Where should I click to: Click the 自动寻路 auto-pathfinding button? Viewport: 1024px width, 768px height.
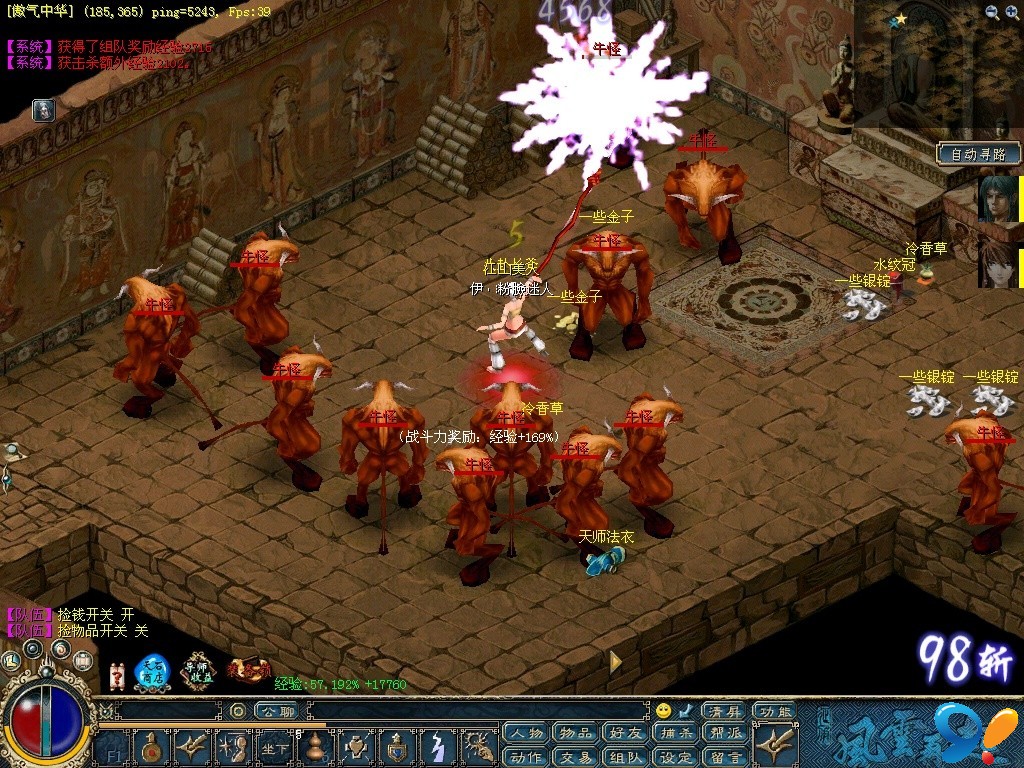[979, 154]
